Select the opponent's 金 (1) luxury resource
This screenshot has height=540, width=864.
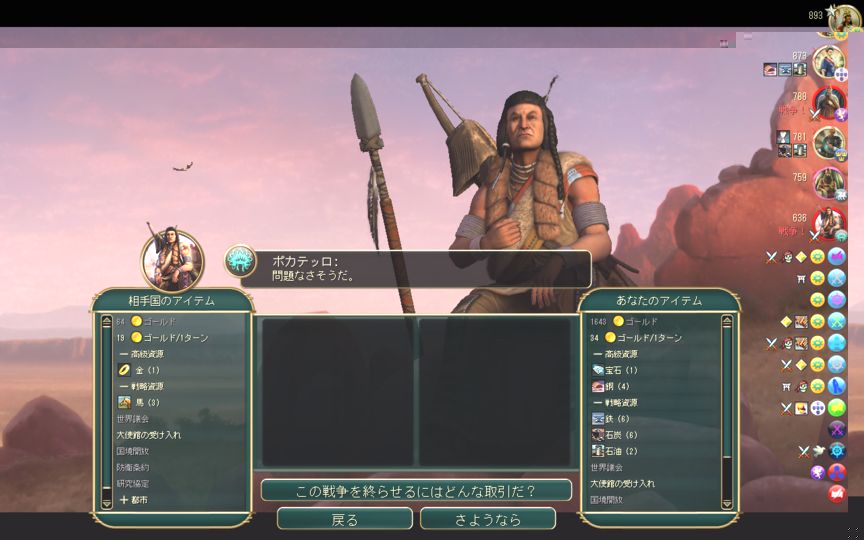[146, 370]
